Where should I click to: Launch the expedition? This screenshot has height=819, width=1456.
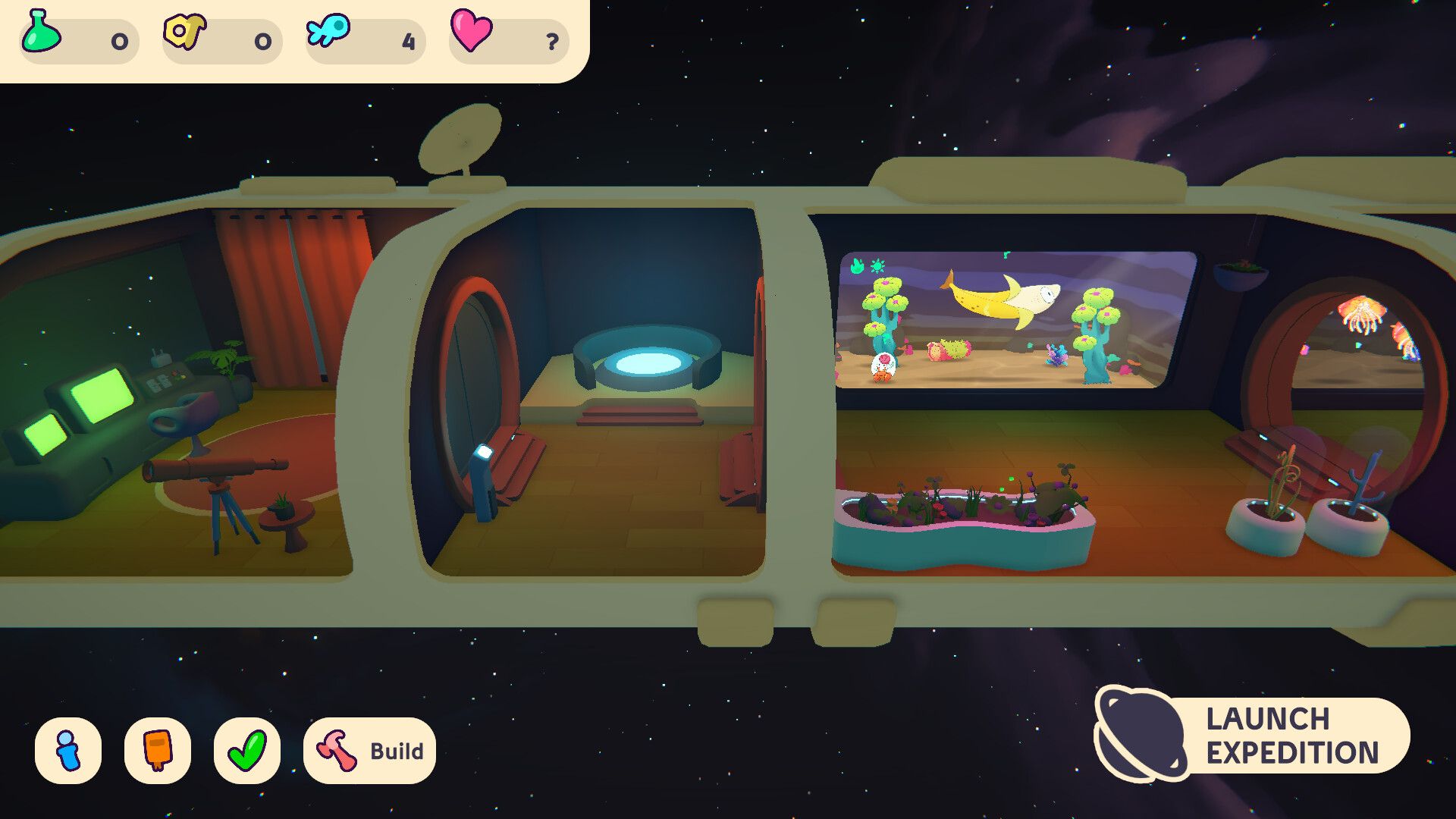(1253, 735)
